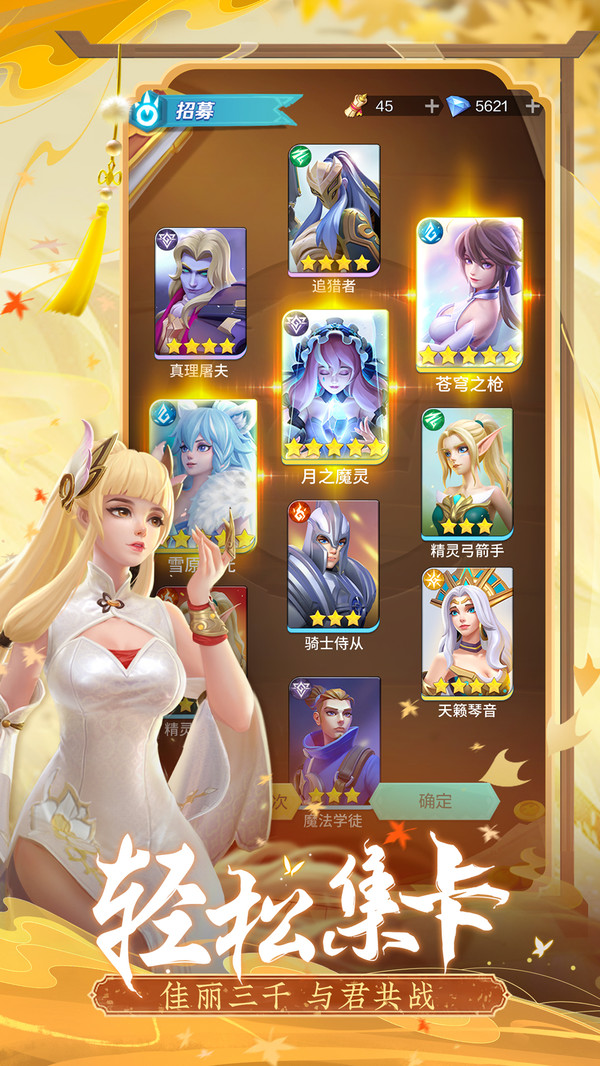Click the blue 招募 back icon

point(147,112)
